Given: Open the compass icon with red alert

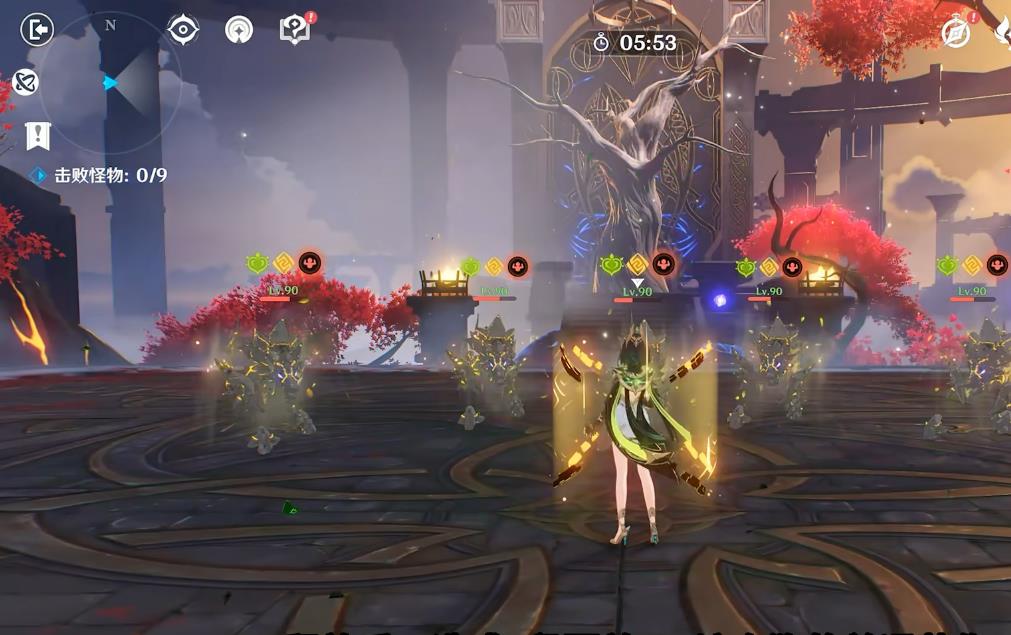Looking at the screenshot, I should [x=957, y=33].
